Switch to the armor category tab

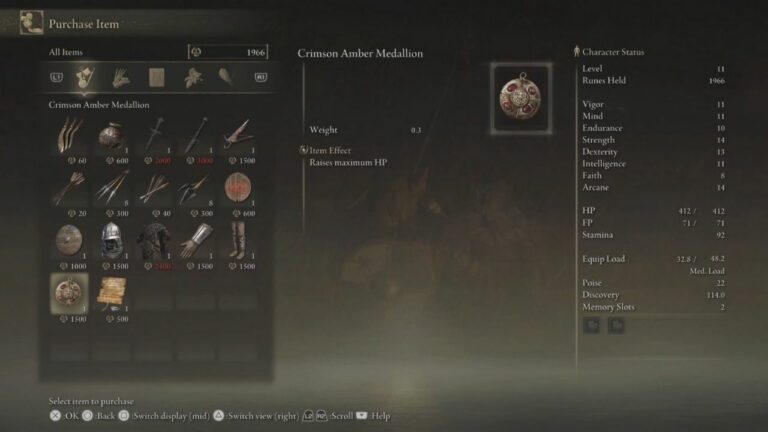pos(157,77)
